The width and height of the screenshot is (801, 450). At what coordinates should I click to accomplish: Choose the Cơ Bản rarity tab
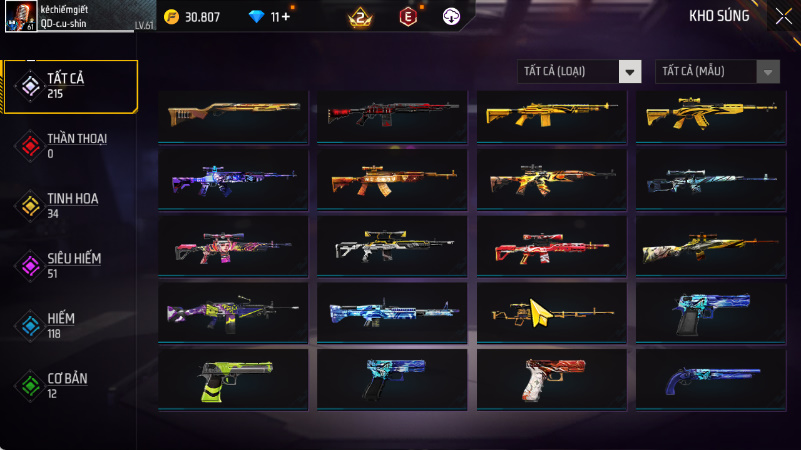pyautogui.click(x=70, y=384)
